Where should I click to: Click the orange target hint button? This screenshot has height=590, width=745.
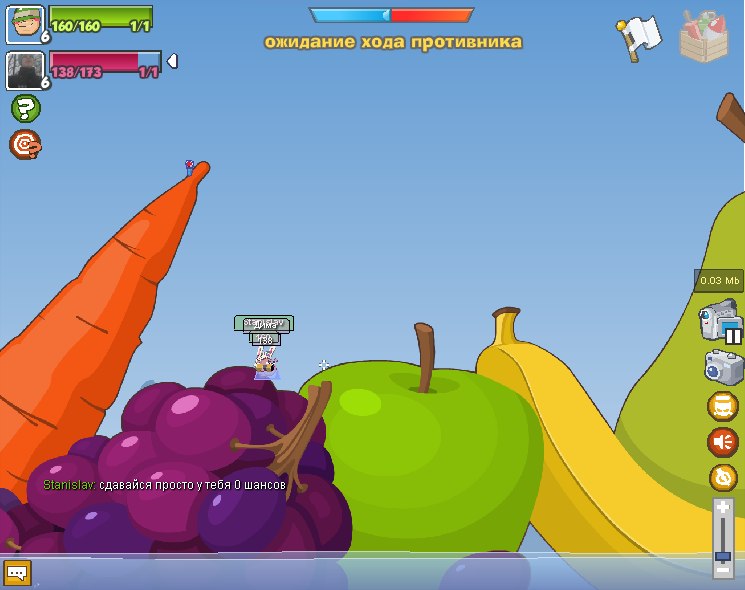(25, 145)
